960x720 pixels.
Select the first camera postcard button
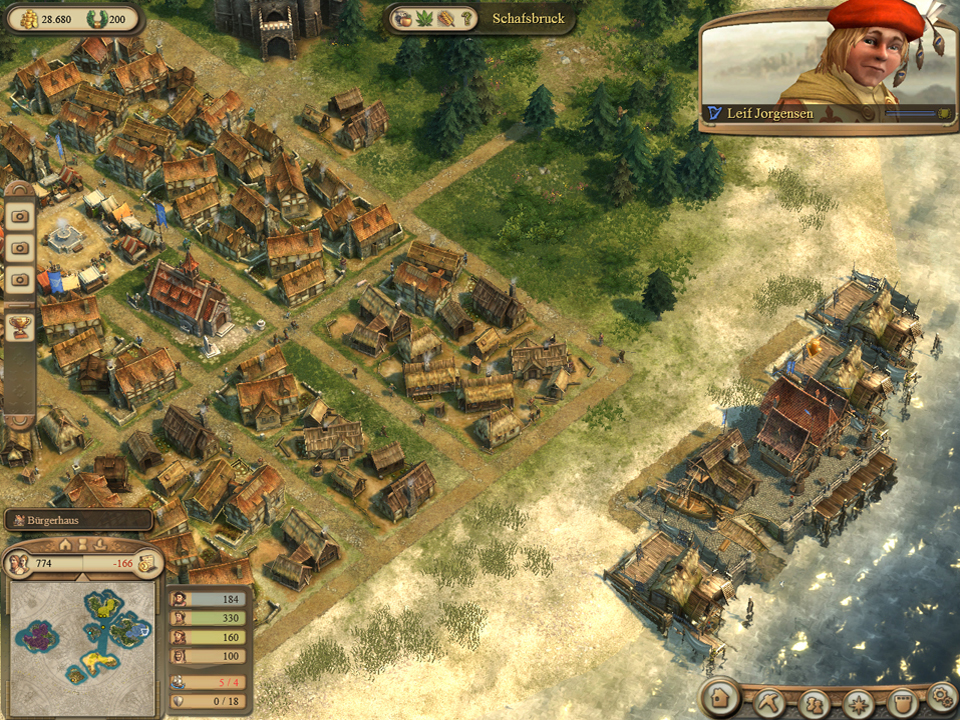[x=20, y=215]
